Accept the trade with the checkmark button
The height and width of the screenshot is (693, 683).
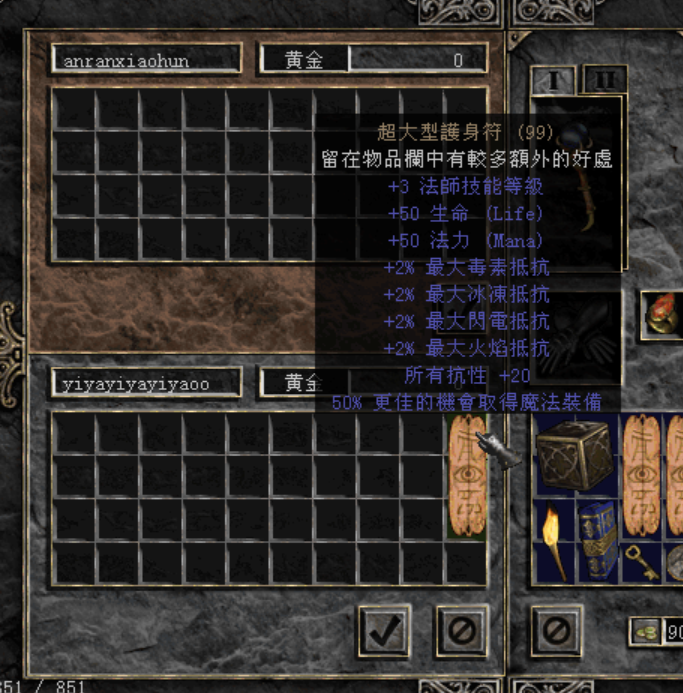click(383, 630)
